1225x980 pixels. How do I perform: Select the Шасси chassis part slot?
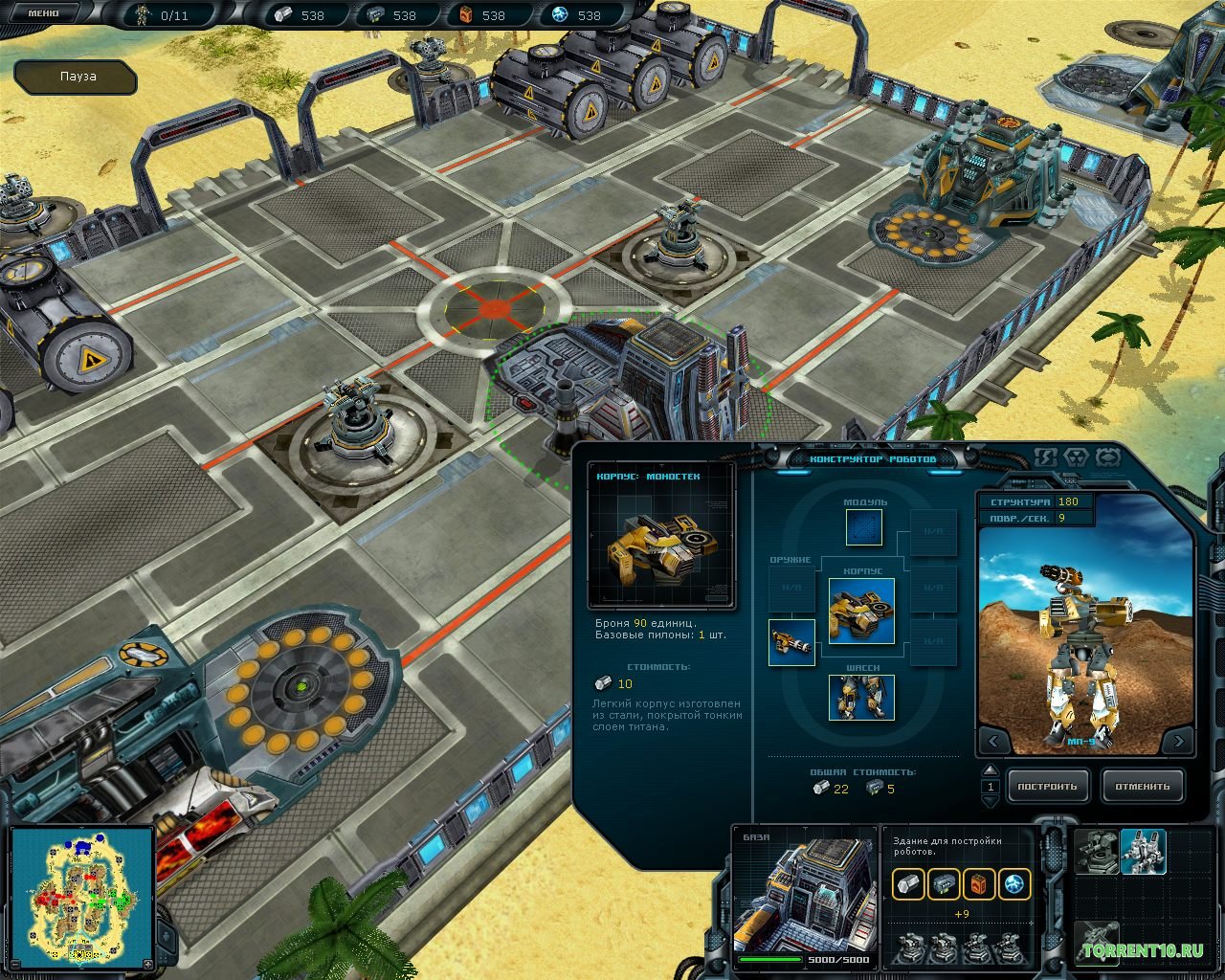click(861, 697)
